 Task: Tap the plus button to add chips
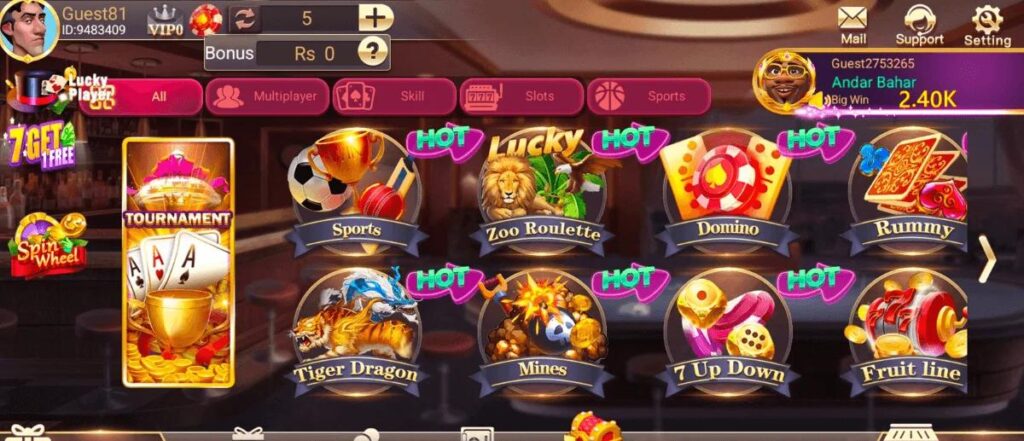coord(375,18)
